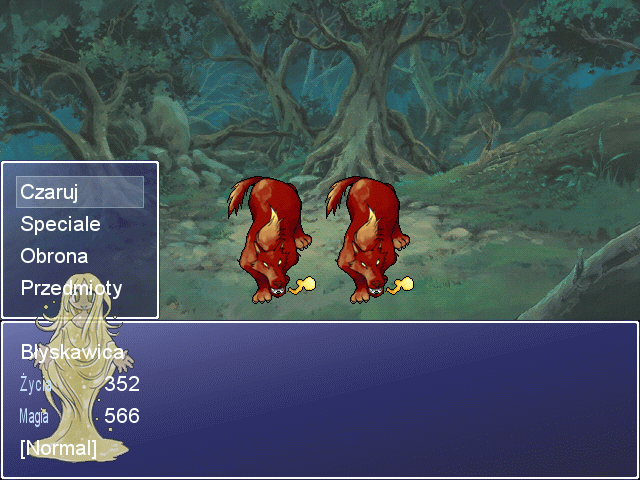
Task: Pick the Obrona defense option
Action: point(54,256)
